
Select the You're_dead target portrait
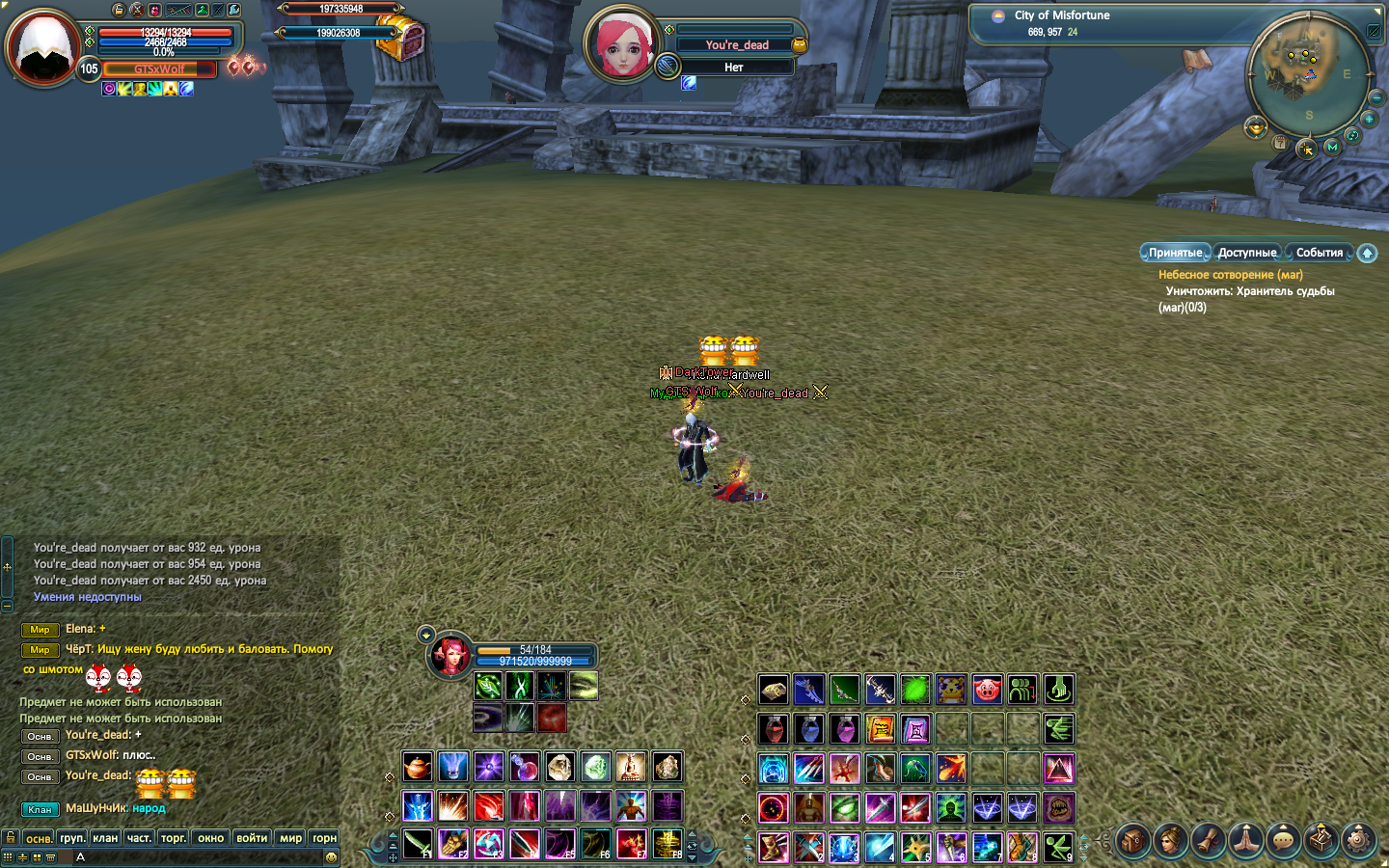(622, 43)
